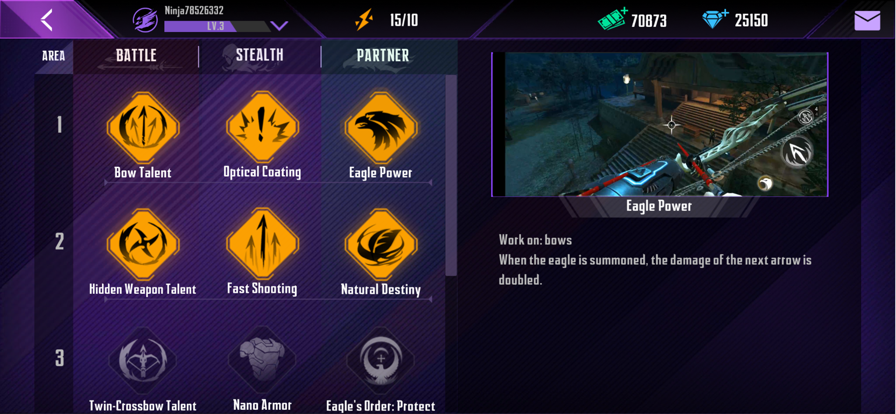
Task: Click the energy lightning bolt icon
Action: click(364, 20)
